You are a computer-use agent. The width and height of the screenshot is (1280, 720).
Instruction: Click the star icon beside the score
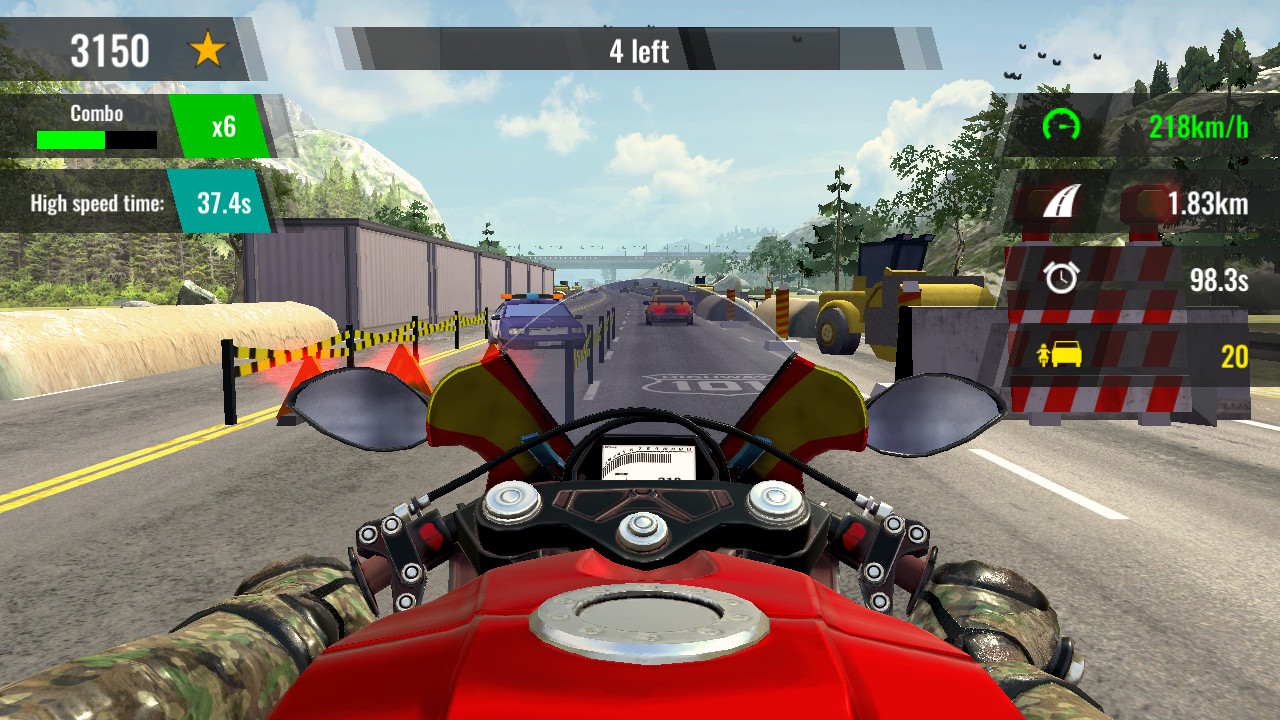click(x=209, y=46)
